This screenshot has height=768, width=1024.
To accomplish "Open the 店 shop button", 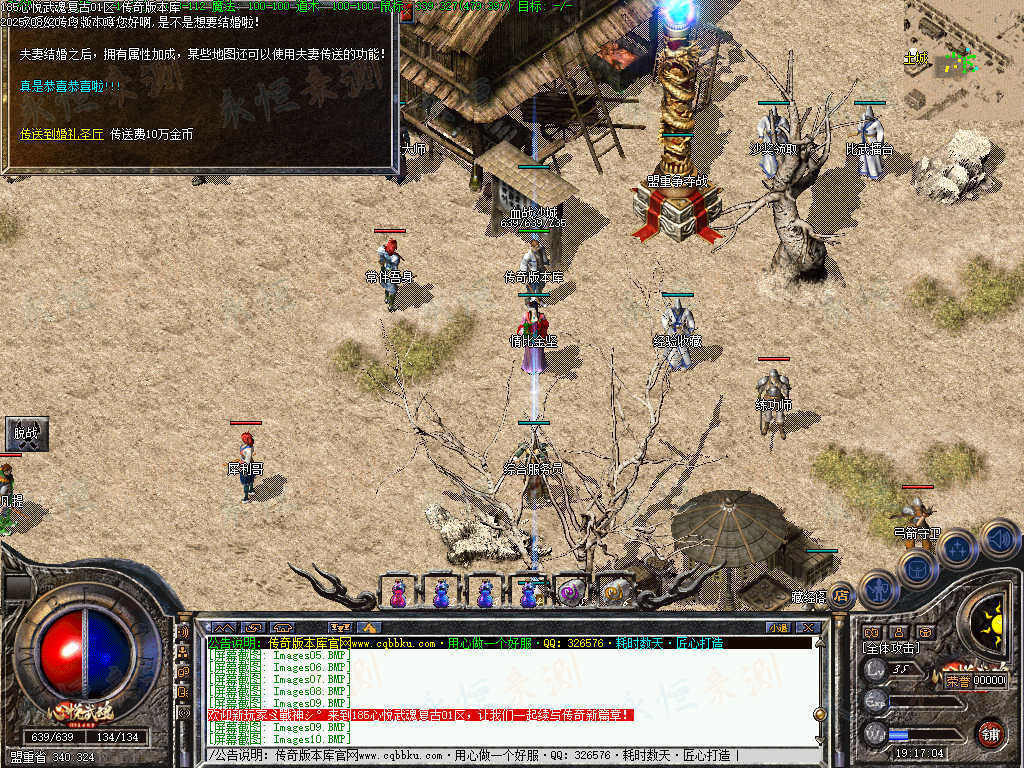I will (x=841, y=595).
